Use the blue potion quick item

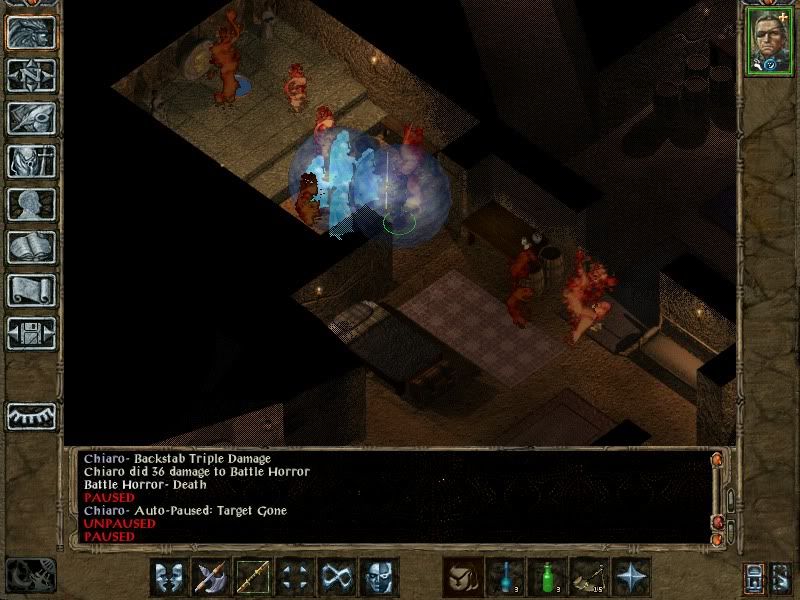[505, 577]
